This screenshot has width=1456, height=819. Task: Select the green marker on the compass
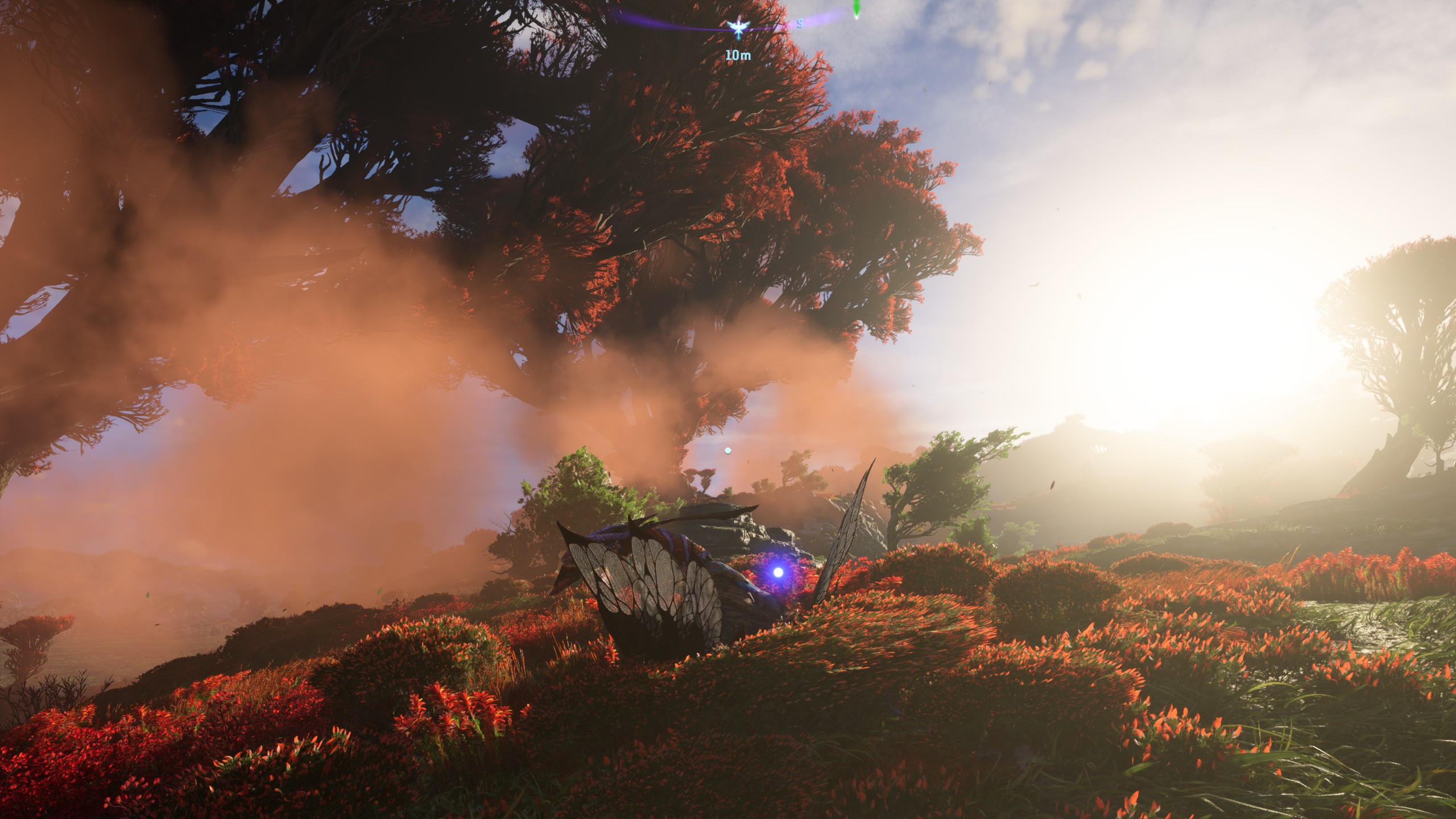[x=856, y=10]
